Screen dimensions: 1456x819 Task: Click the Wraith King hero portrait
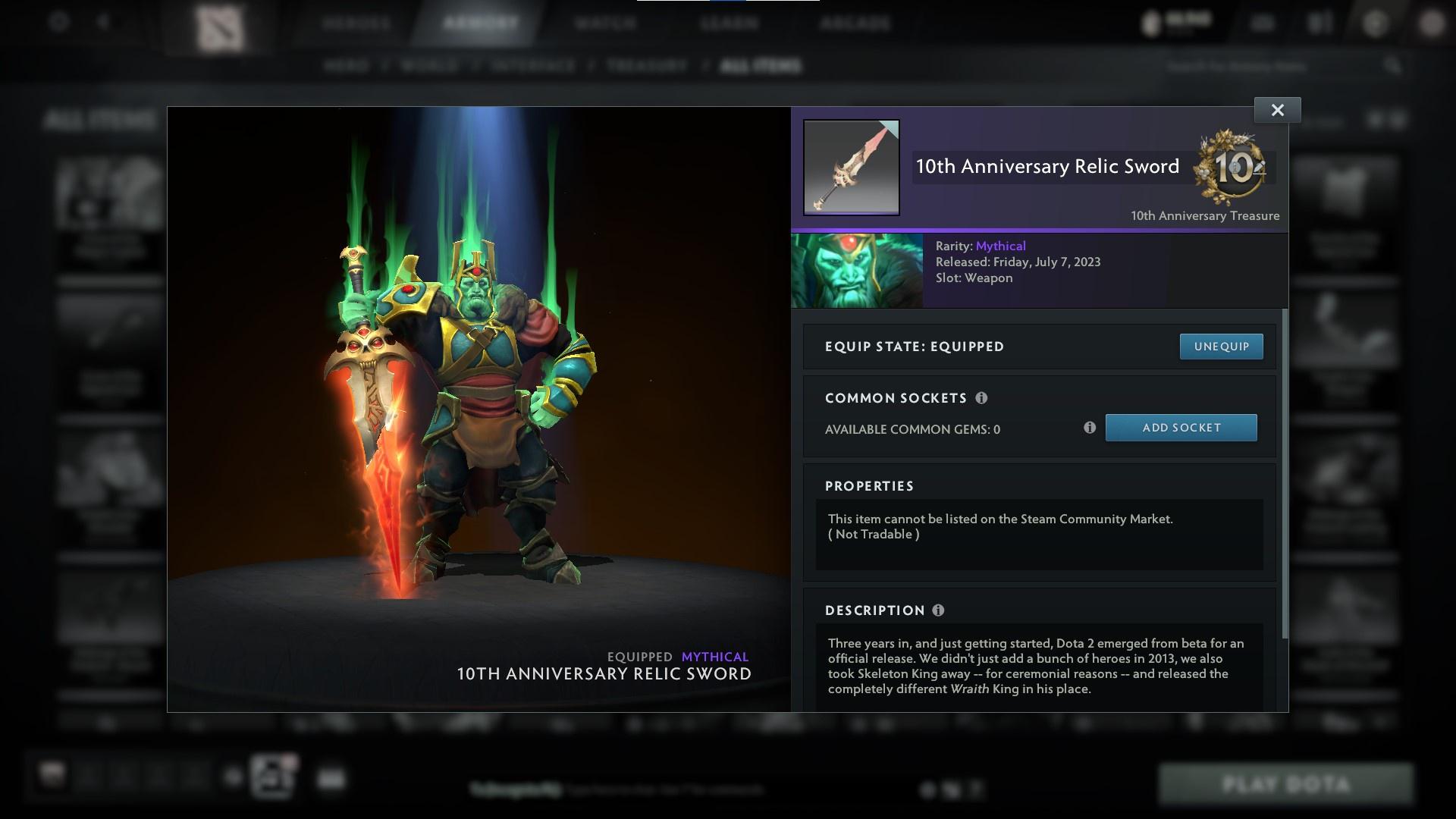[857, 270]
